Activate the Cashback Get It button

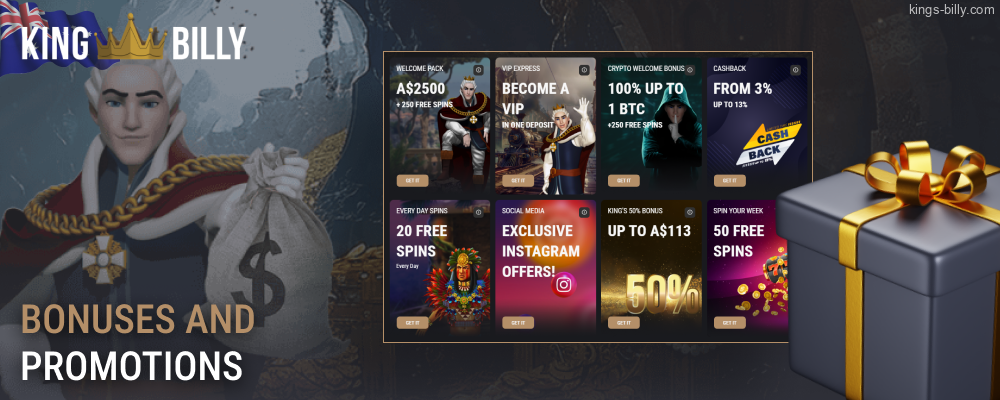point(729,181)
